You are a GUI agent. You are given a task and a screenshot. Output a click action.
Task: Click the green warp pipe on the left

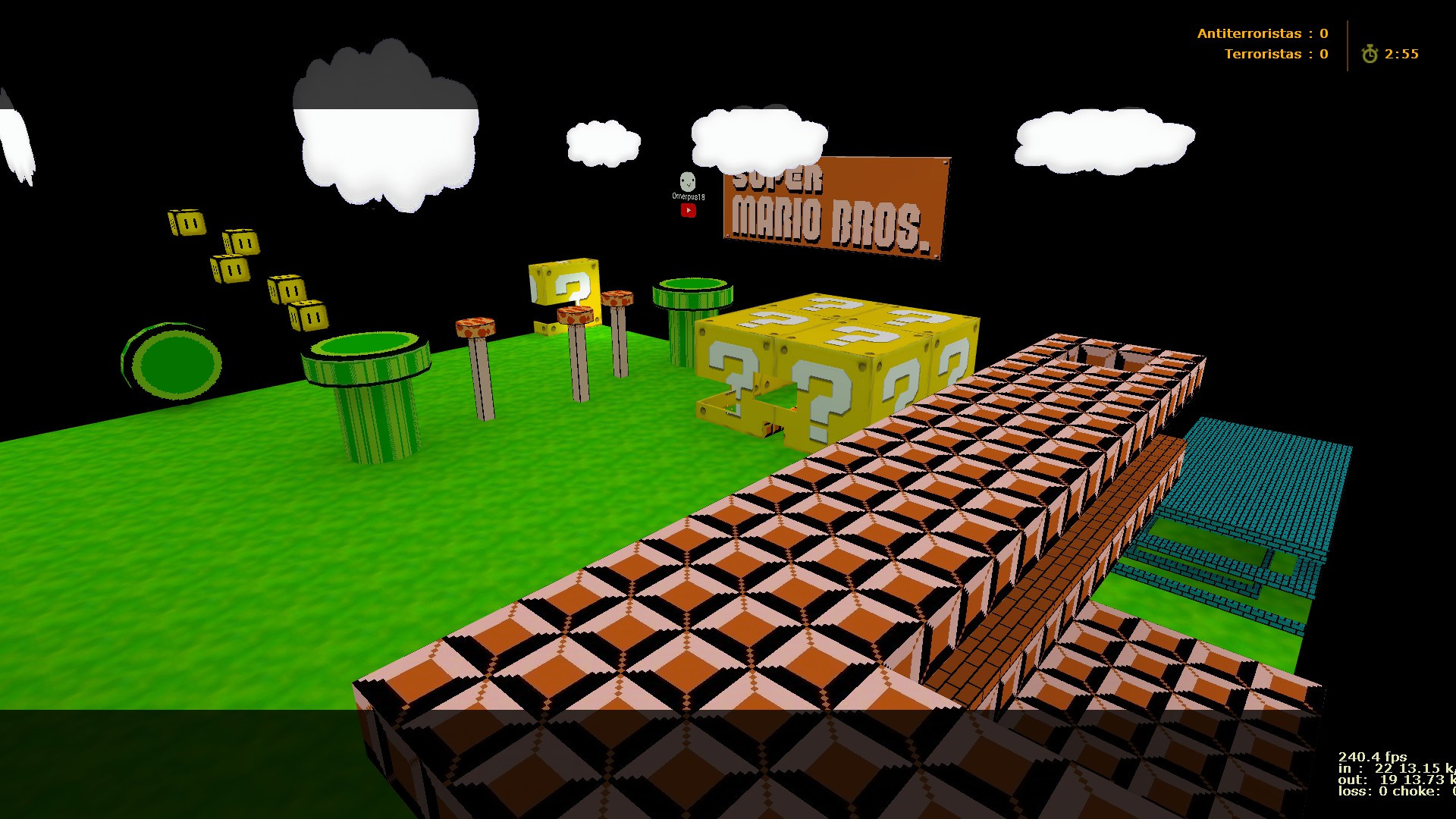364,379
